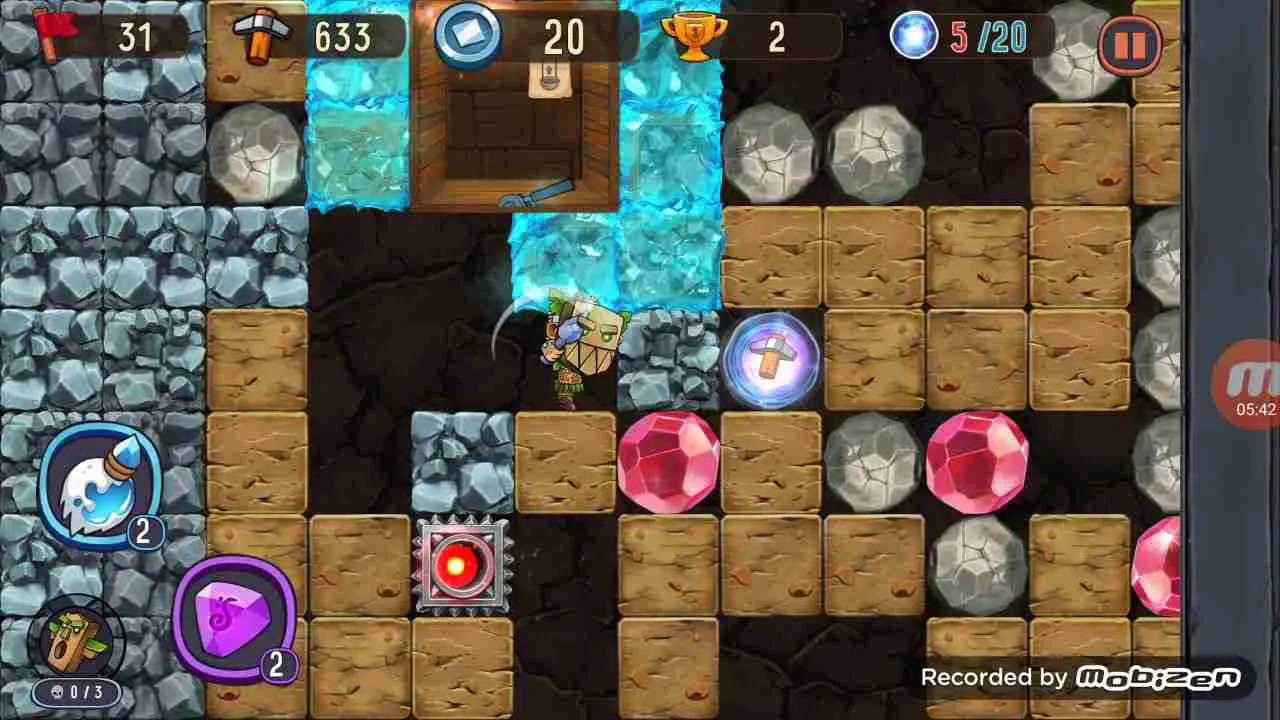This screenshot has height=720, width=1280.
Task: Click the pink gem near the character
Action: click(x=668, y=460)
